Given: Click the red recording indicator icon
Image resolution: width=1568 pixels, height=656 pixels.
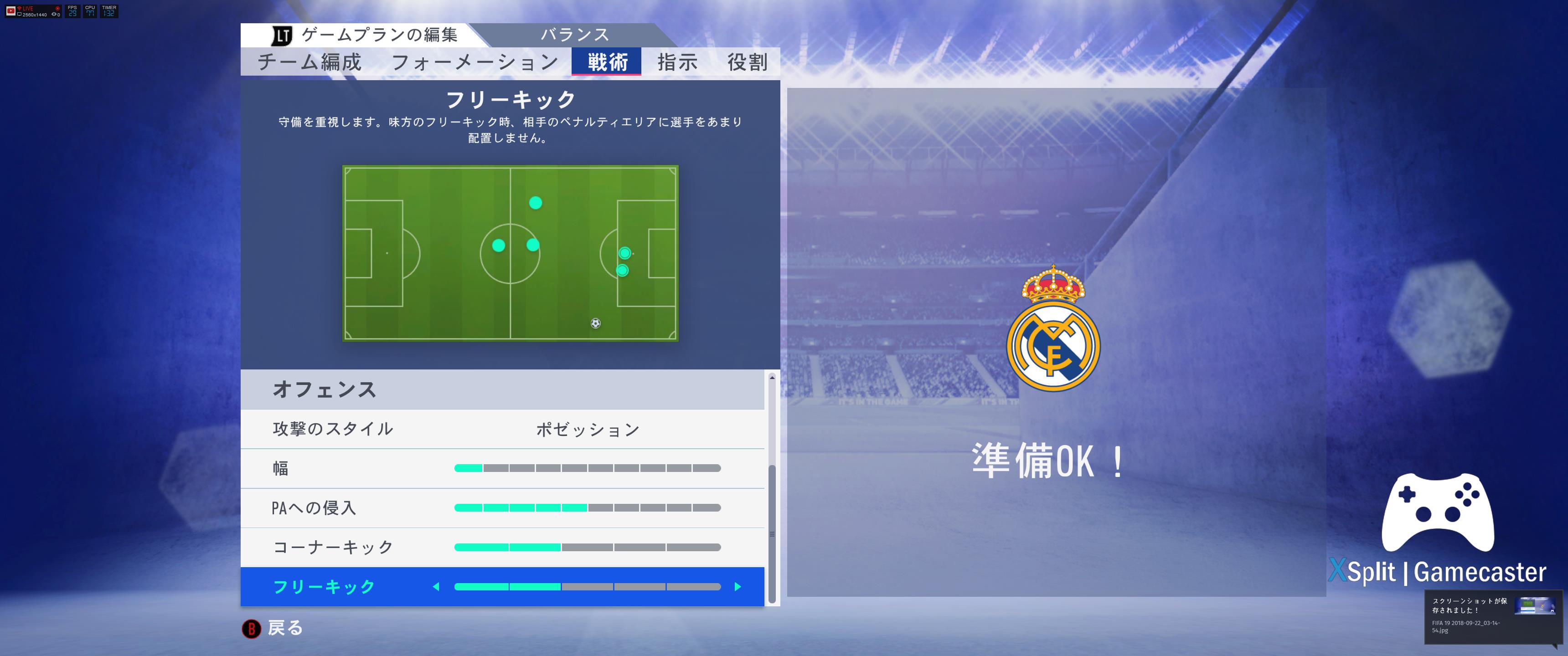Looking at the screenshot, I should click(x=58, y=9).
